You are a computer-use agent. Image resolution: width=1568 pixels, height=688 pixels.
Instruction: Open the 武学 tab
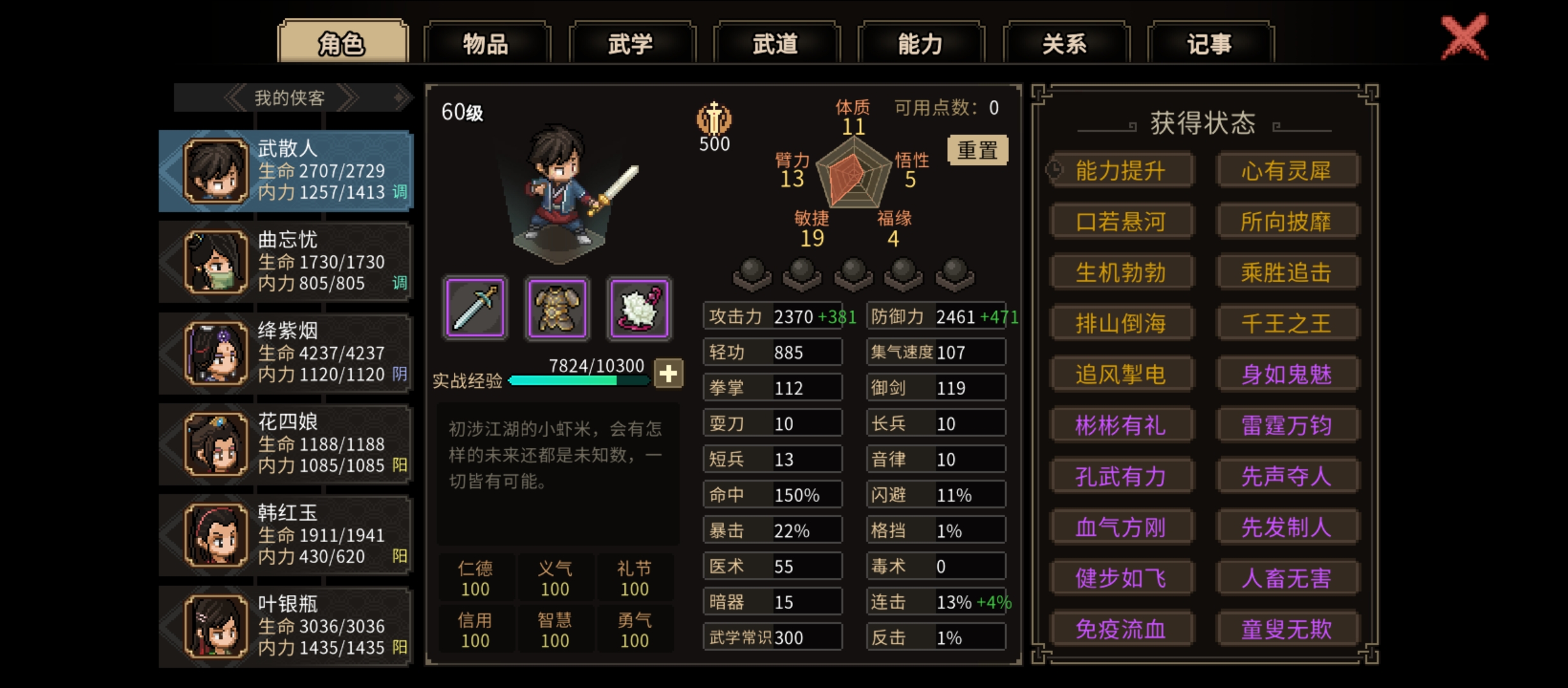pos(630,43)
